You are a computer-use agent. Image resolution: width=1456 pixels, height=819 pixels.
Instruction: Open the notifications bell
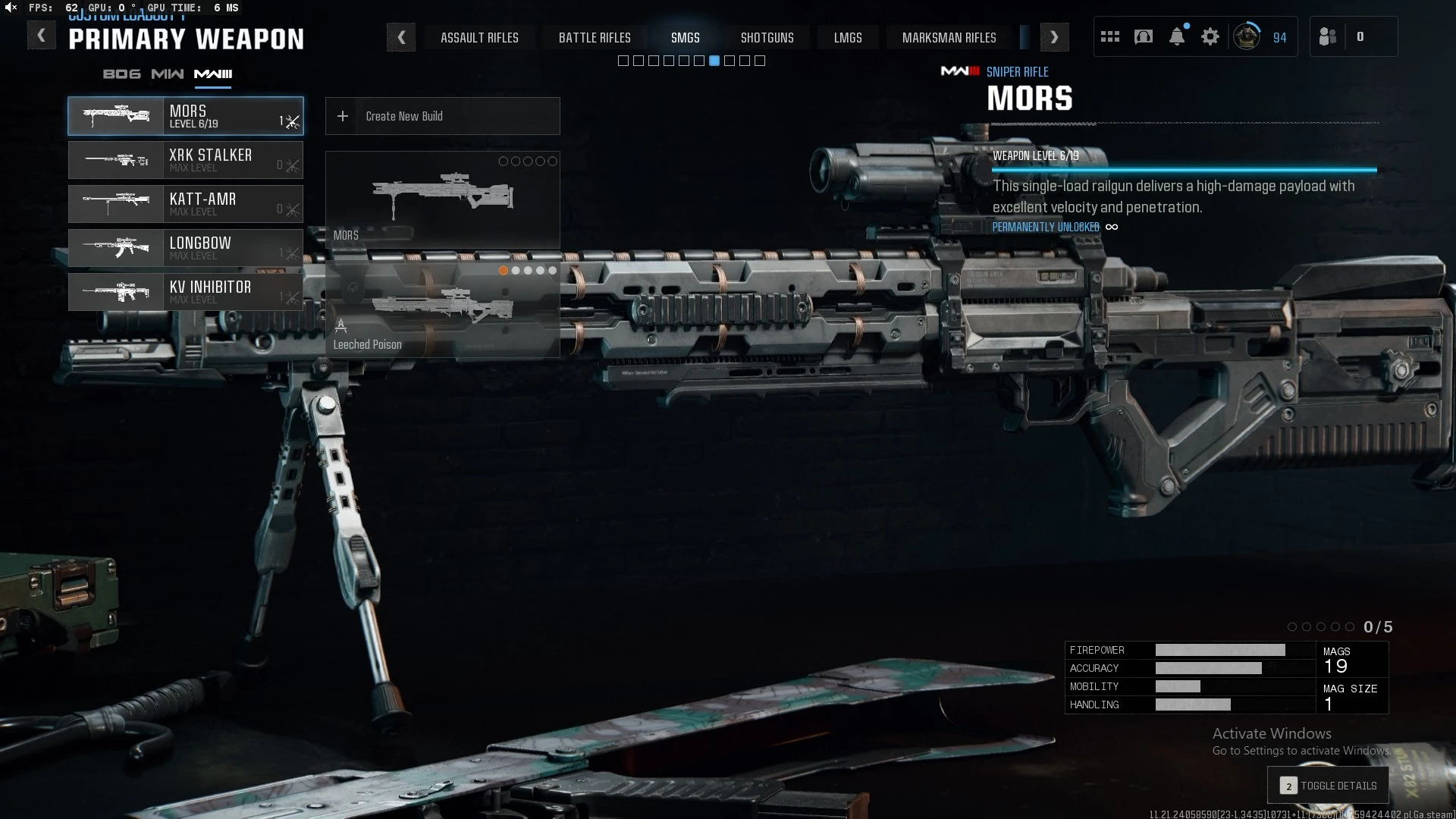click(1176, 37)
